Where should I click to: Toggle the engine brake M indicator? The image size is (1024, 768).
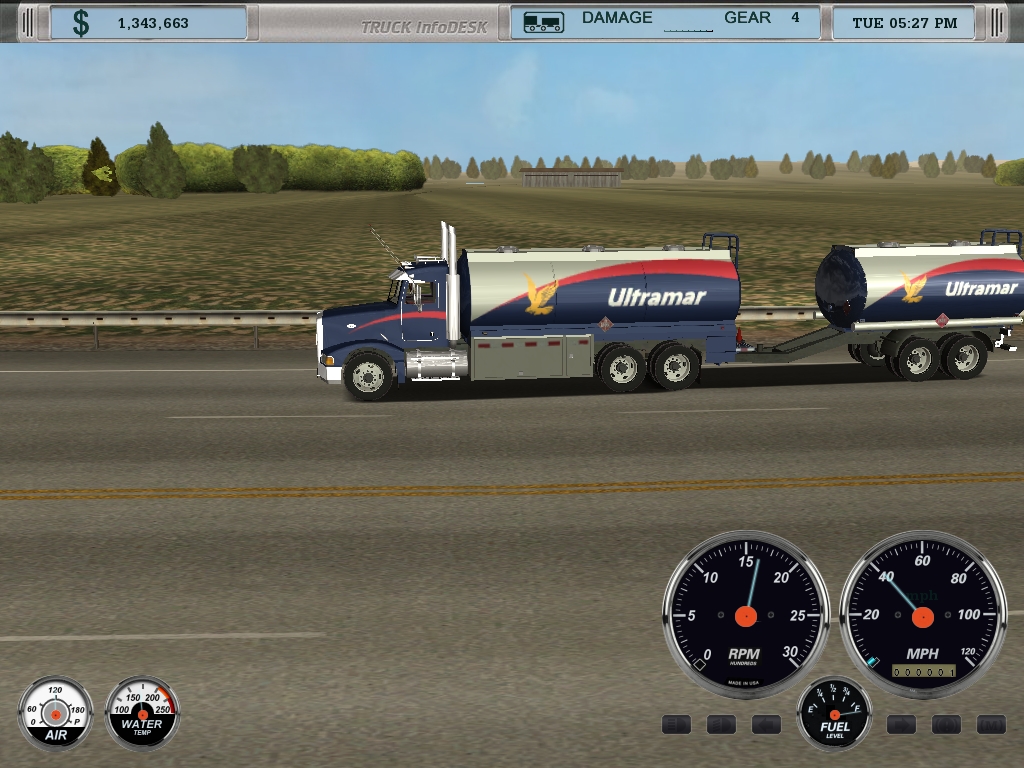(991, 723)
